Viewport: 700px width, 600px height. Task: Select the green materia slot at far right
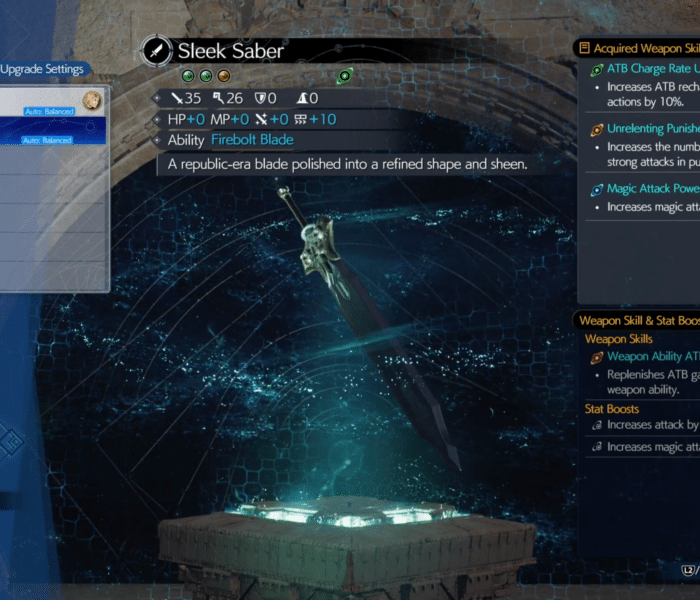point(345,76)
